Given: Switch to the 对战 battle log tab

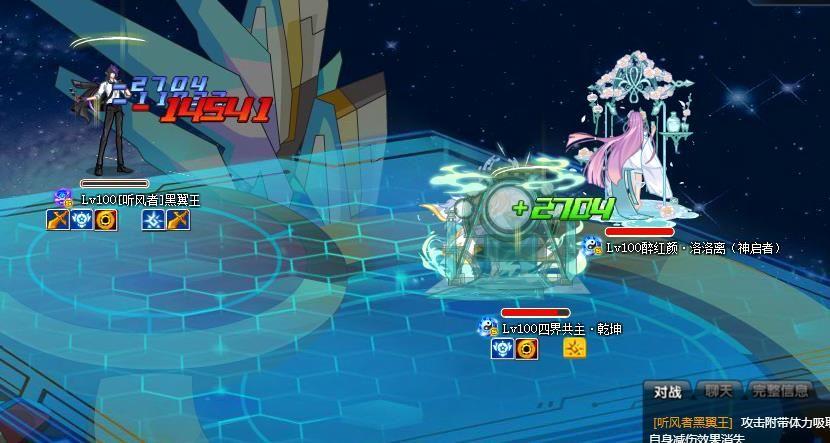Looking at the screenshot, I should pos(667,392).
